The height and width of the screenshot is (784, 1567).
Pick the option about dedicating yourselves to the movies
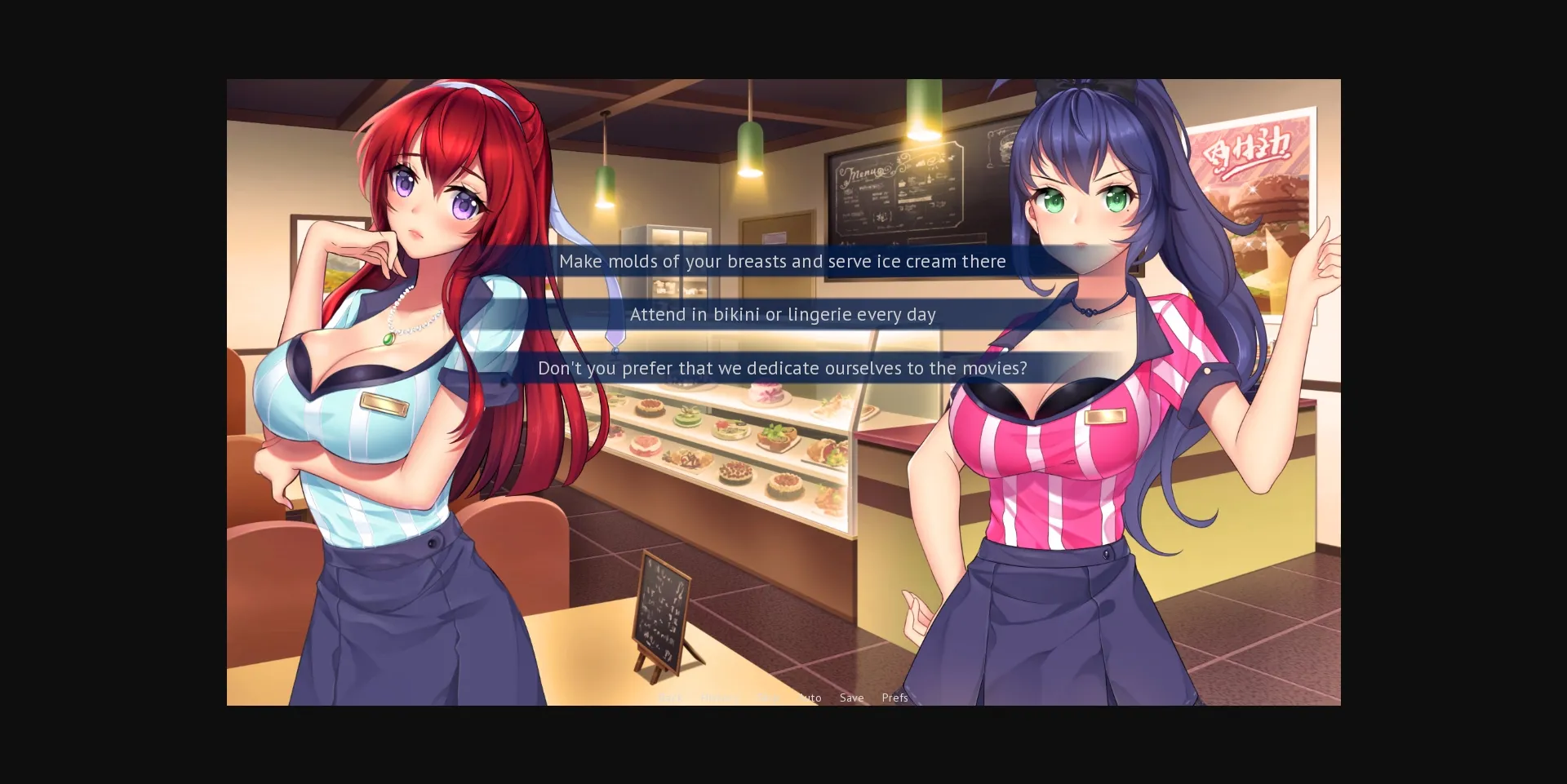pyautogui.click(x=783, y=368)
